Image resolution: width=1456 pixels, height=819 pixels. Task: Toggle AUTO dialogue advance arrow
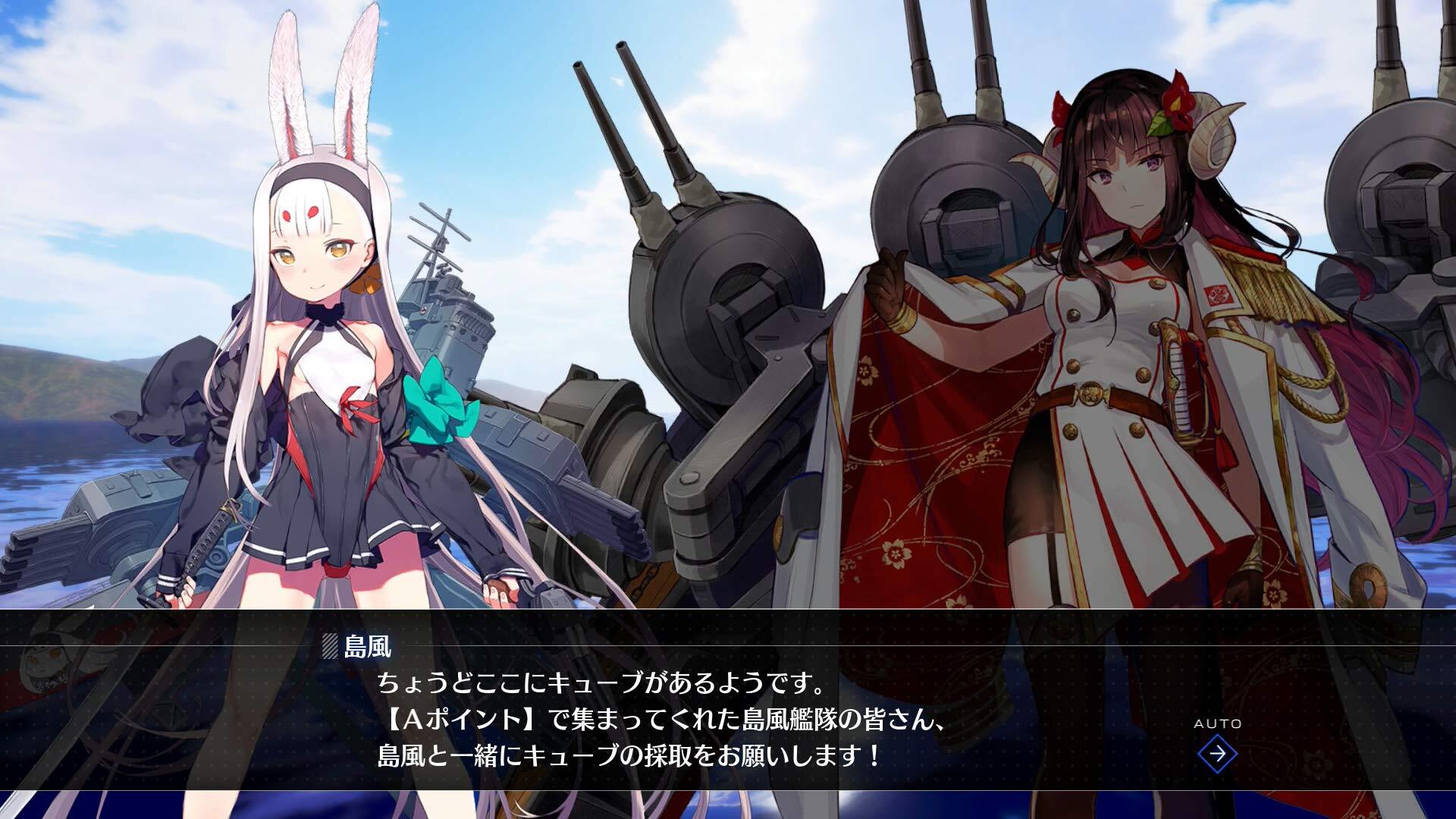[1217, 753]
